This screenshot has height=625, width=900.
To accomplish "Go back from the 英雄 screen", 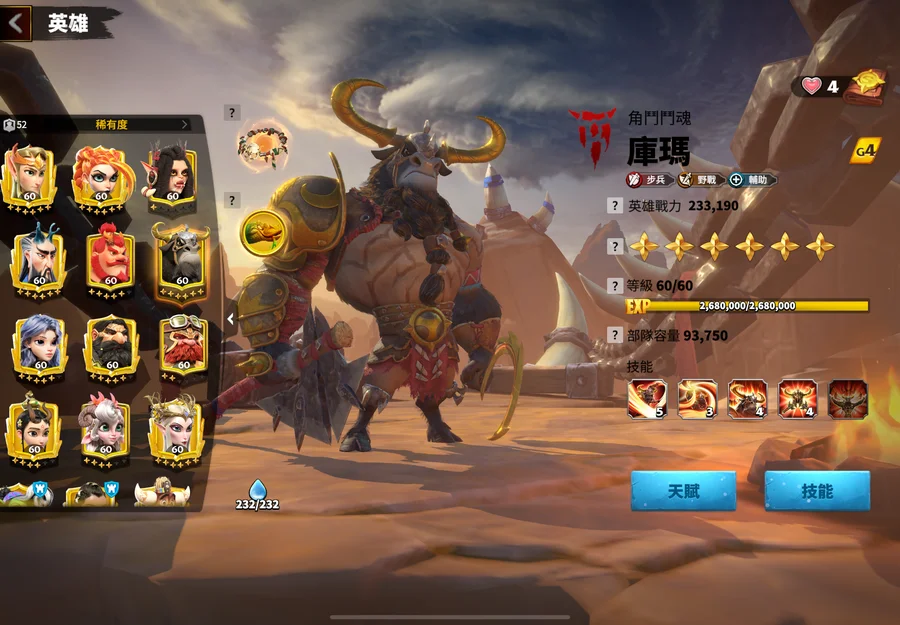I will 15,23.
